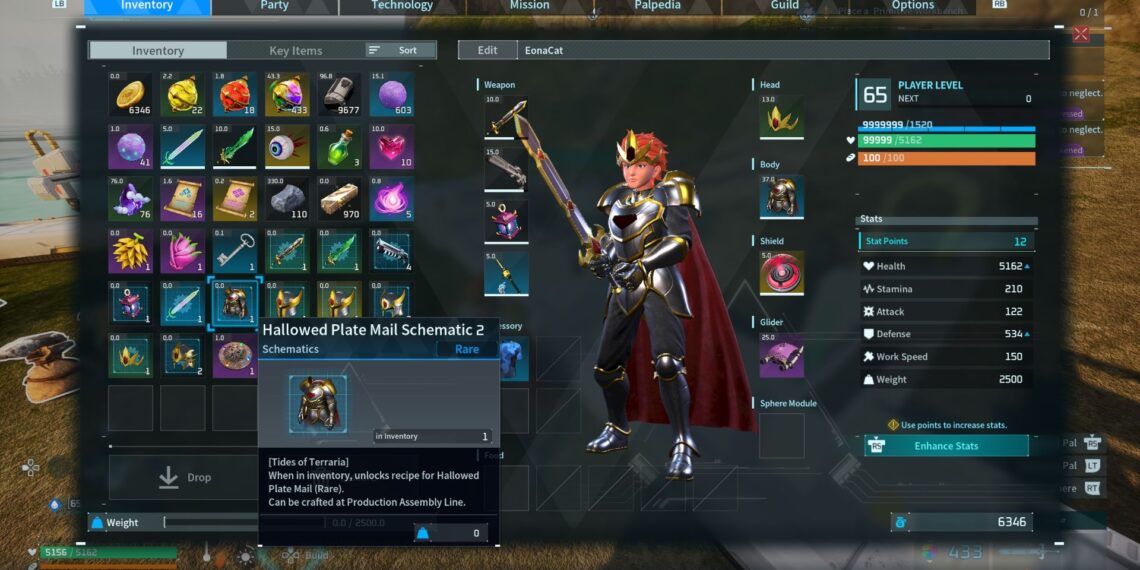The width and height of the screenshot is (1140, 570).
Task: Switch to the Options tab
Action: (x=912, y=6)
